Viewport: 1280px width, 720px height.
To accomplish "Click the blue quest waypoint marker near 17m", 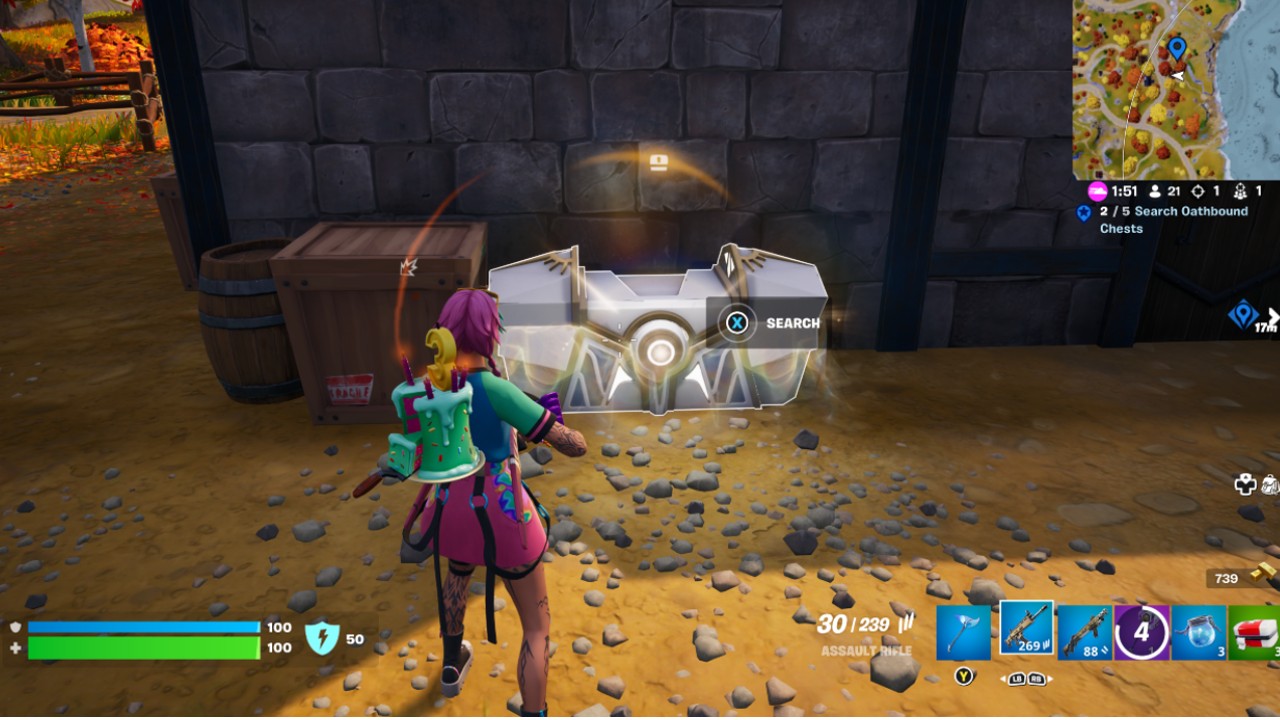I will pos(1243,313).
